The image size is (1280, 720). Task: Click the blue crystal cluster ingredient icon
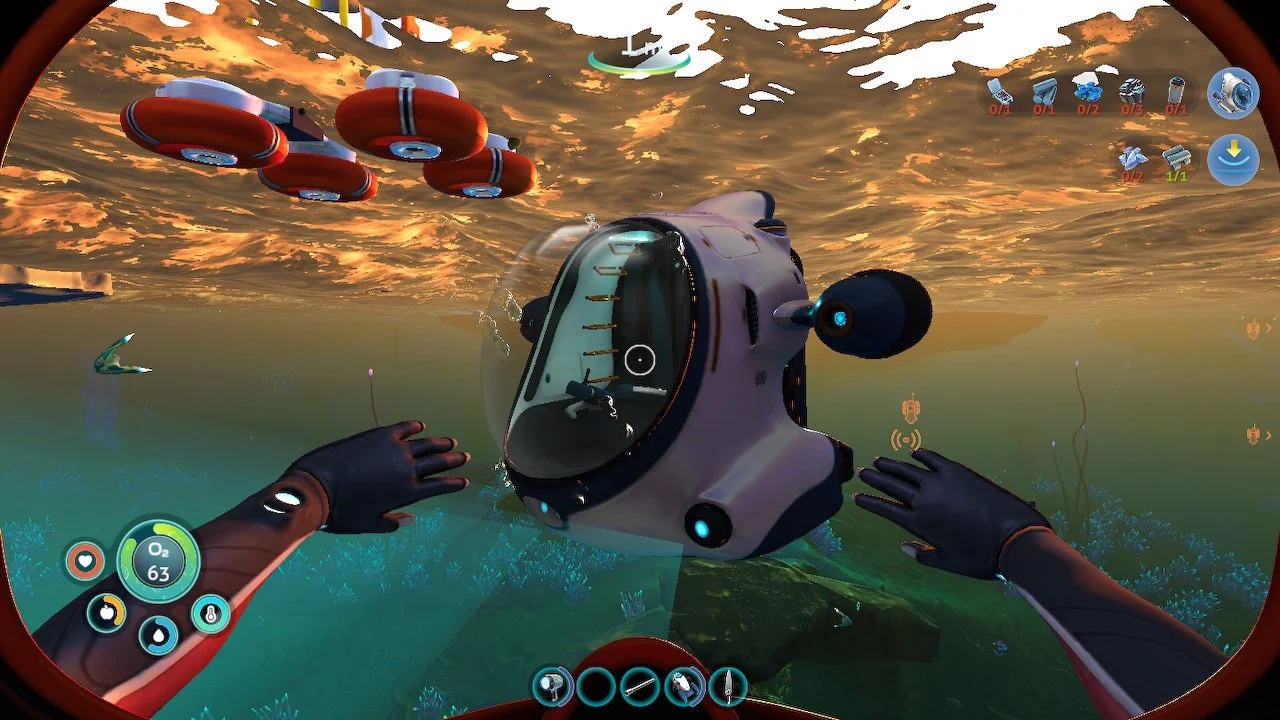click(x=1088, y=90)
